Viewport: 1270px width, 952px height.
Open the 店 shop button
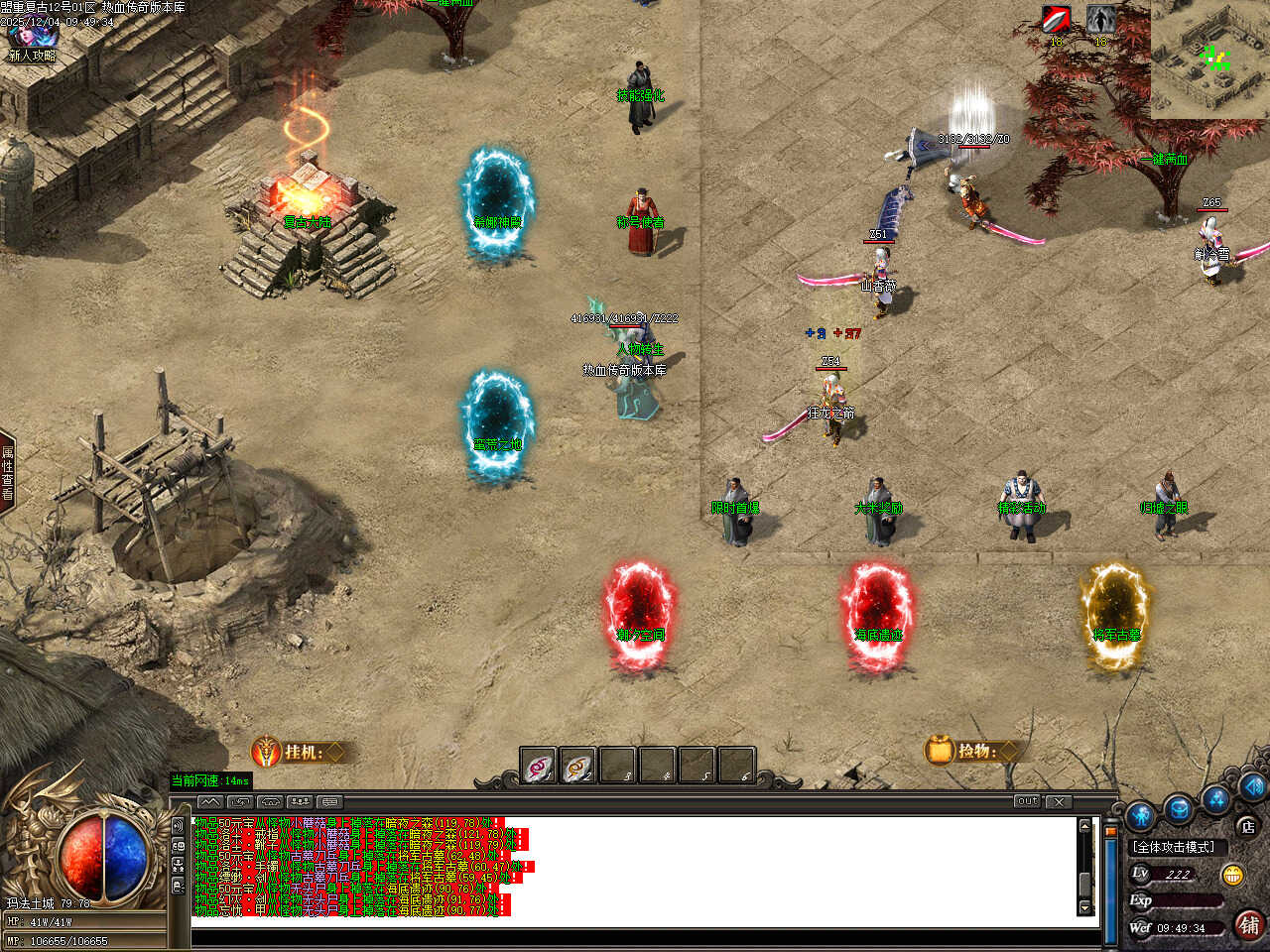pos(1247,825)
